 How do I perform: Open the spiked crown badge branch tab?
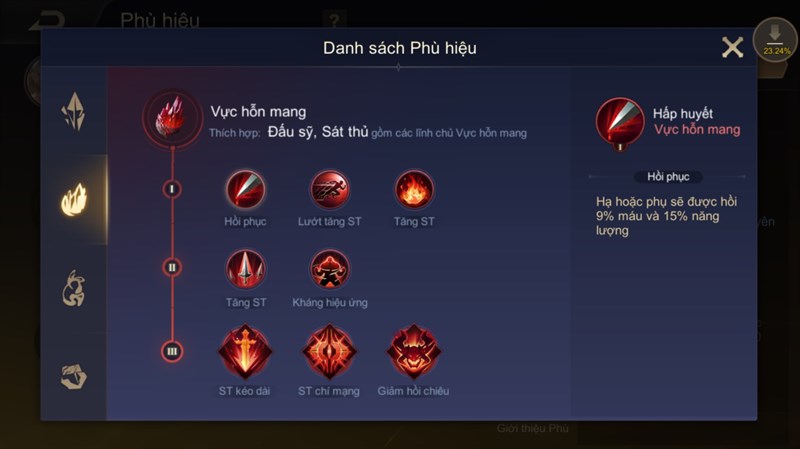pyautogui.click(x=74, y=111)
